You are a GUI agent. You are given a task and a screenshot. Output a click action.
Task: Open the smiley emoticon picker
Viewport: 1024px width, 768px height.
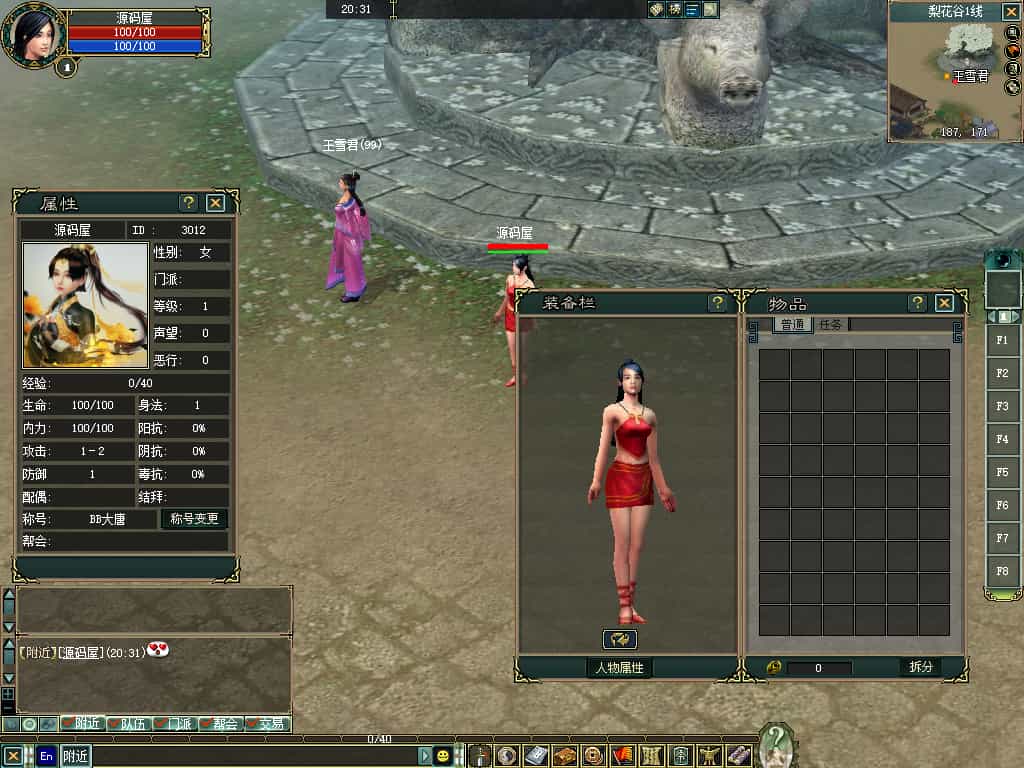click(x=442, y=756)
